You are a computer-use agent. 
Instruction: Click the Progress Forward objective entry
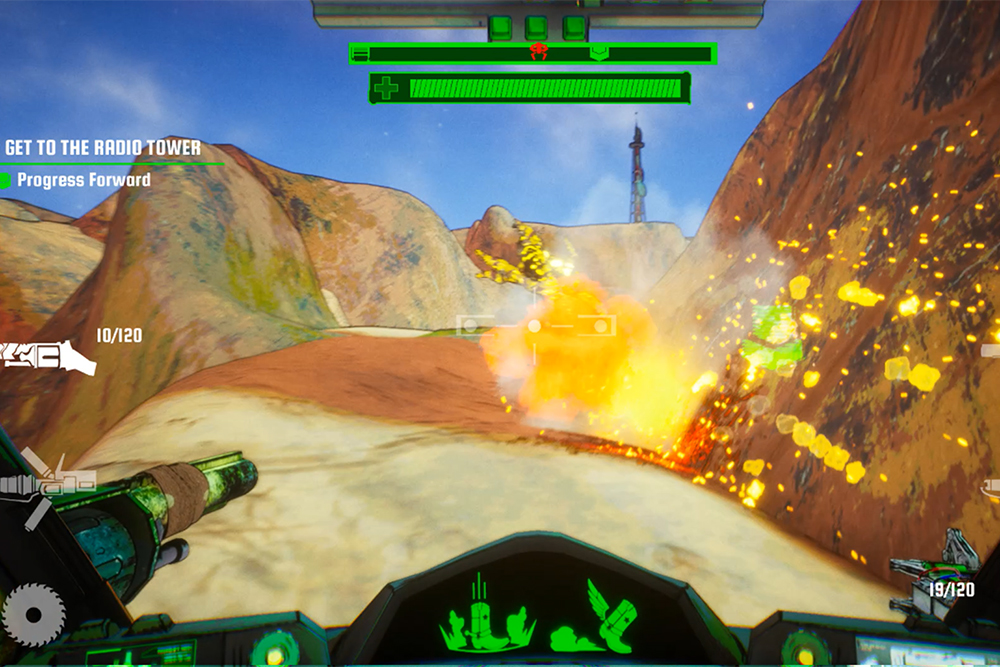(x=83, y=180)
